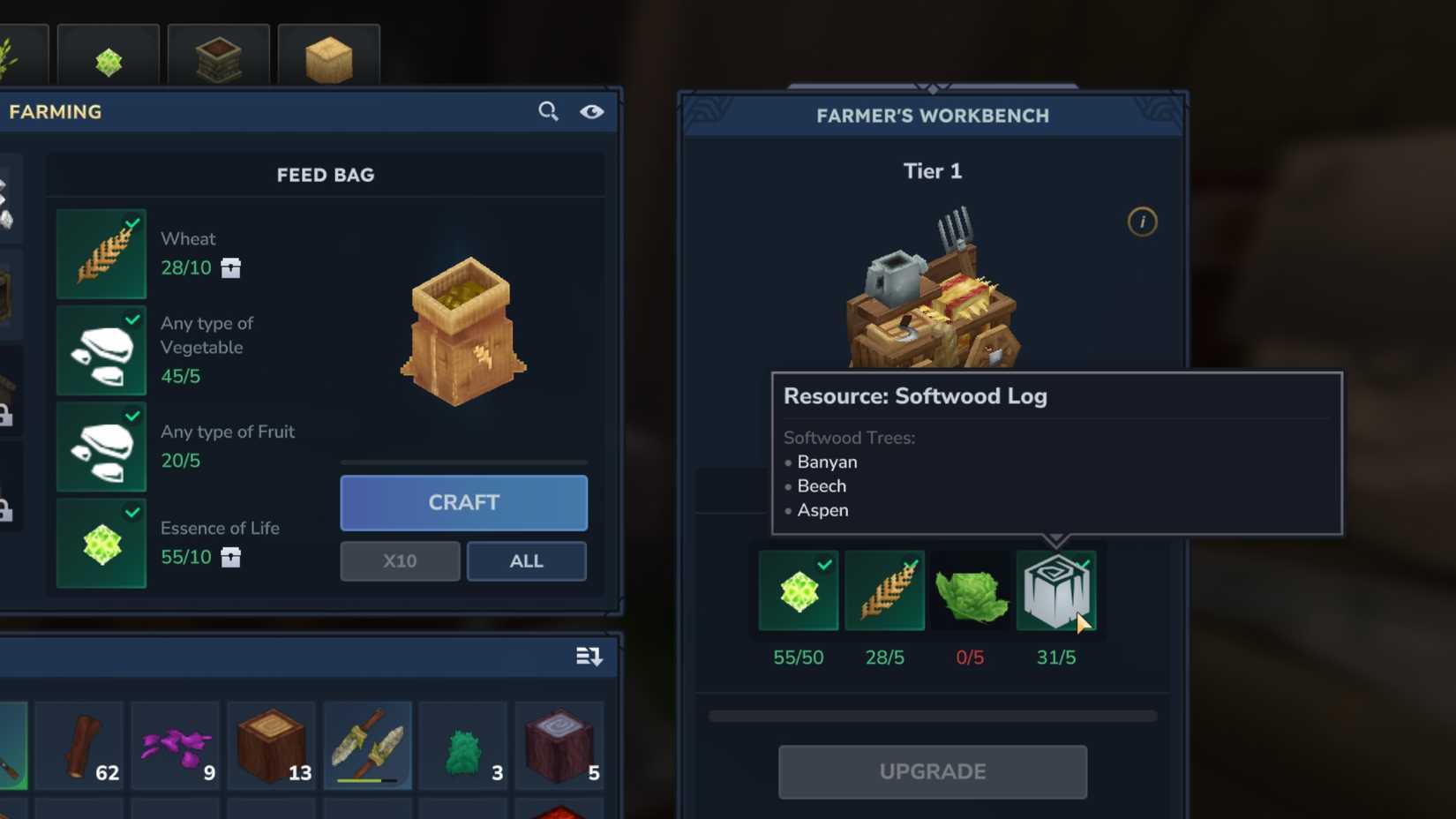The width and height of the screenshot is (1456, 819).
Task: Select the Essence of Life ingredient on workbench
Action: pos(797,590)
